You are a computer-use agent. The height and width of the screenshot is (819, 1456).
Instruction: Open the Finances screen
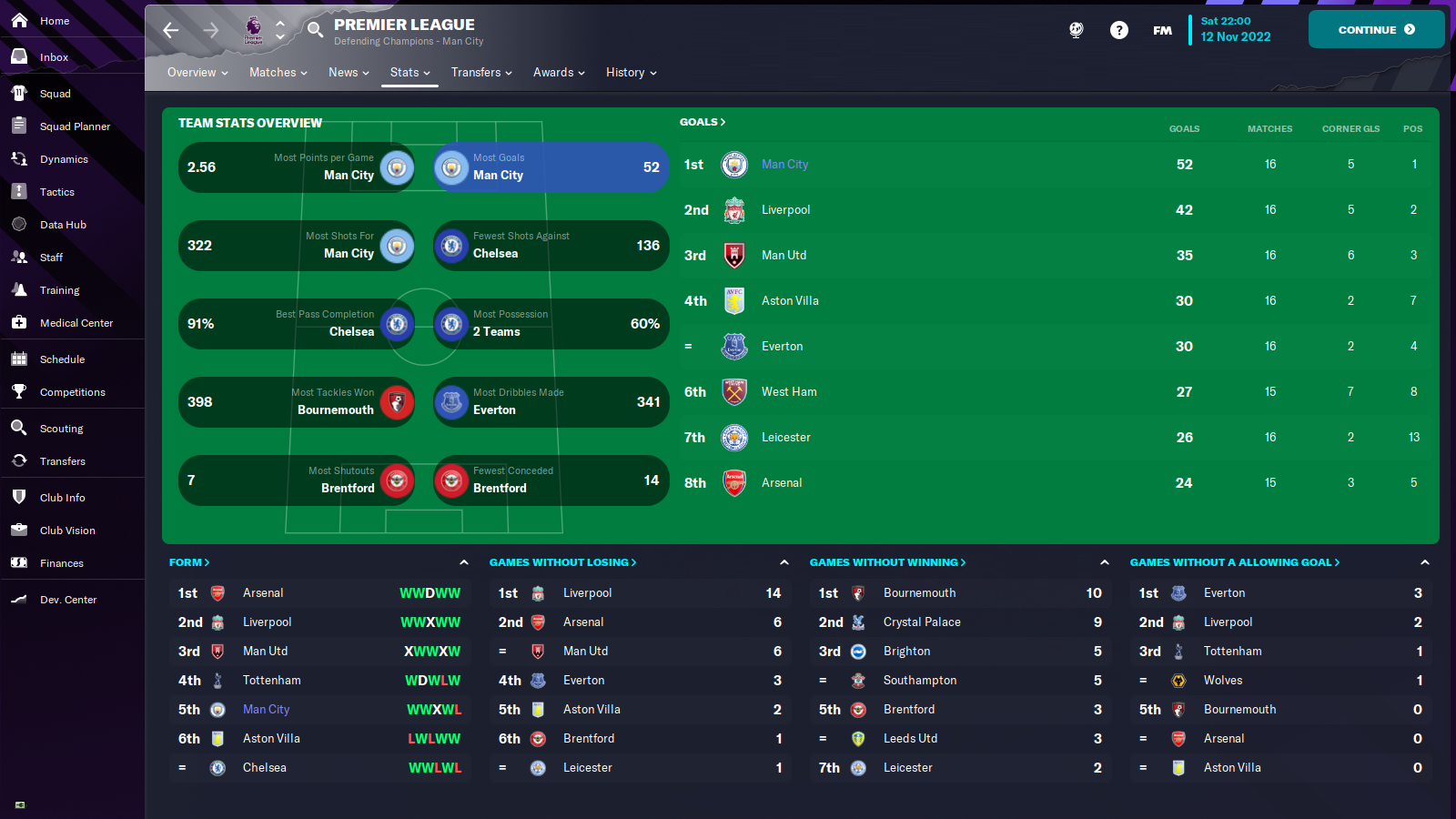point(59,562)
